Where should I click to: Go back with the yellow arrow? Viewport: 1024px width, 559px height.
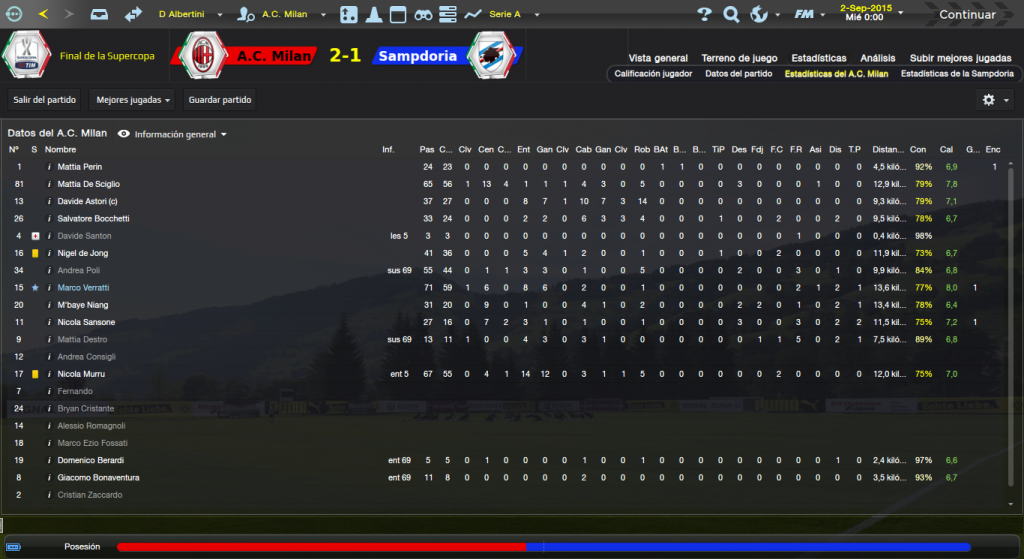pos(43,15)
